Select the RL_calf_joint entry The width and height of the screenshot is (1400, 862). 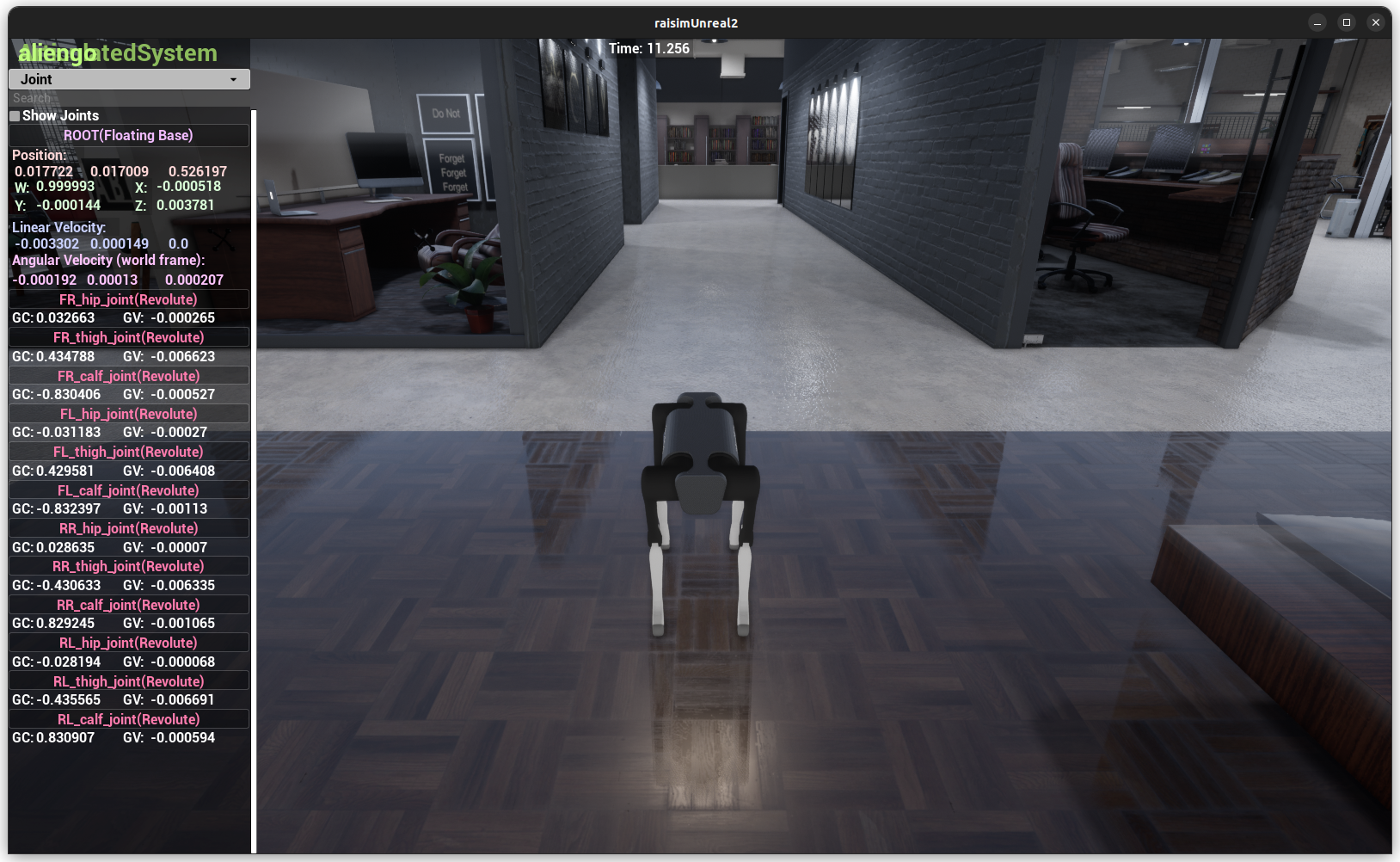tap(128, 718)
